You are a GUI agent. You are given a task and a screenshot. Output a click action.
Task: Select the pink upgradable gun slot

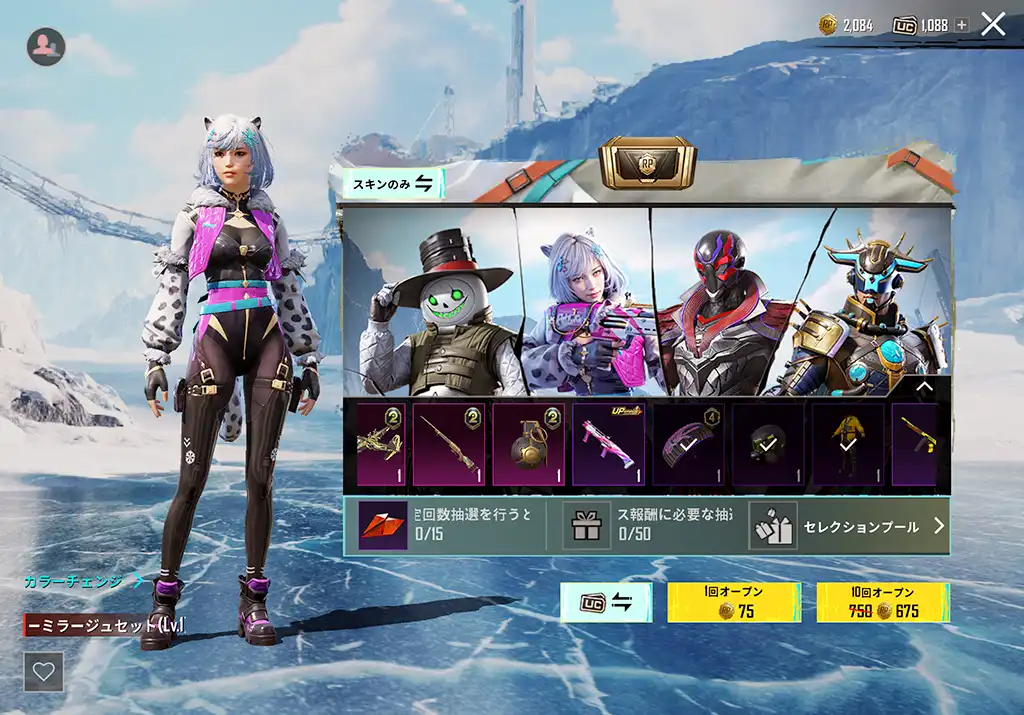[x=608, y=444]
